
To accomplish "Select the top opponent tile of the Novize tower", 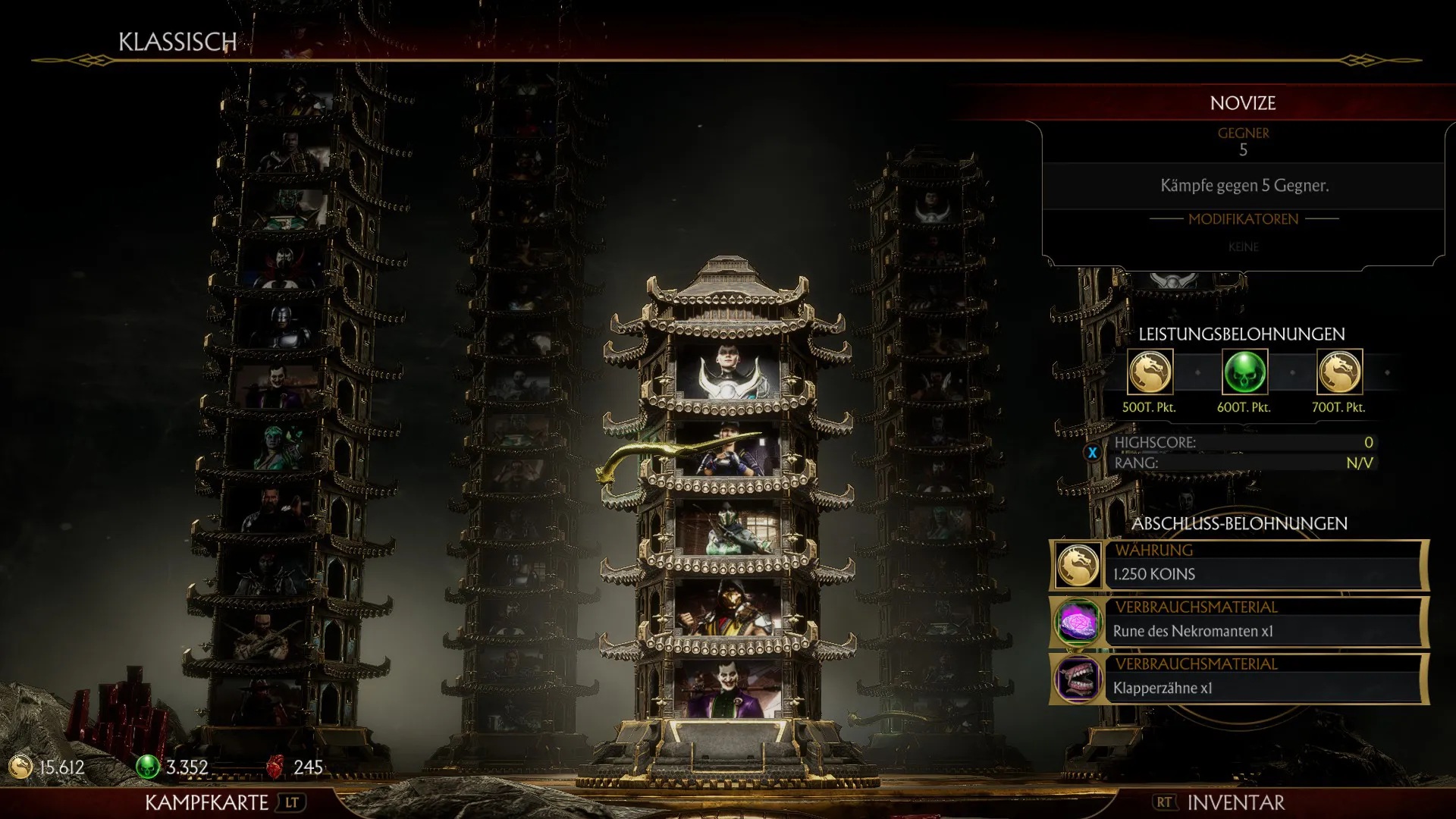I will tap(728, 372).
